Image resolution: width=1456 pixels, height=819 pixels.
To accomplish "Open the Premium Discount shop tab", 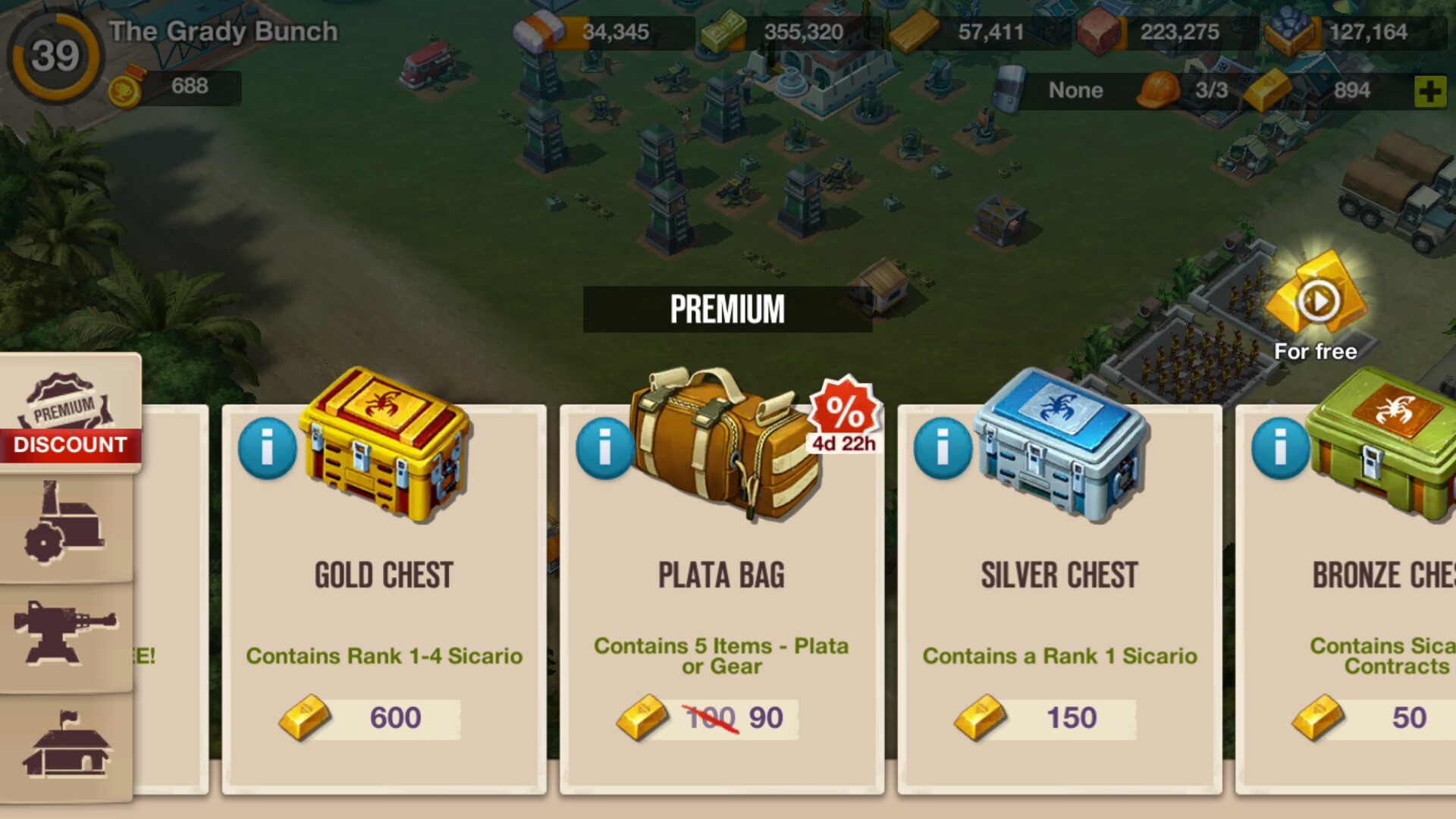I will coord(70,414).
